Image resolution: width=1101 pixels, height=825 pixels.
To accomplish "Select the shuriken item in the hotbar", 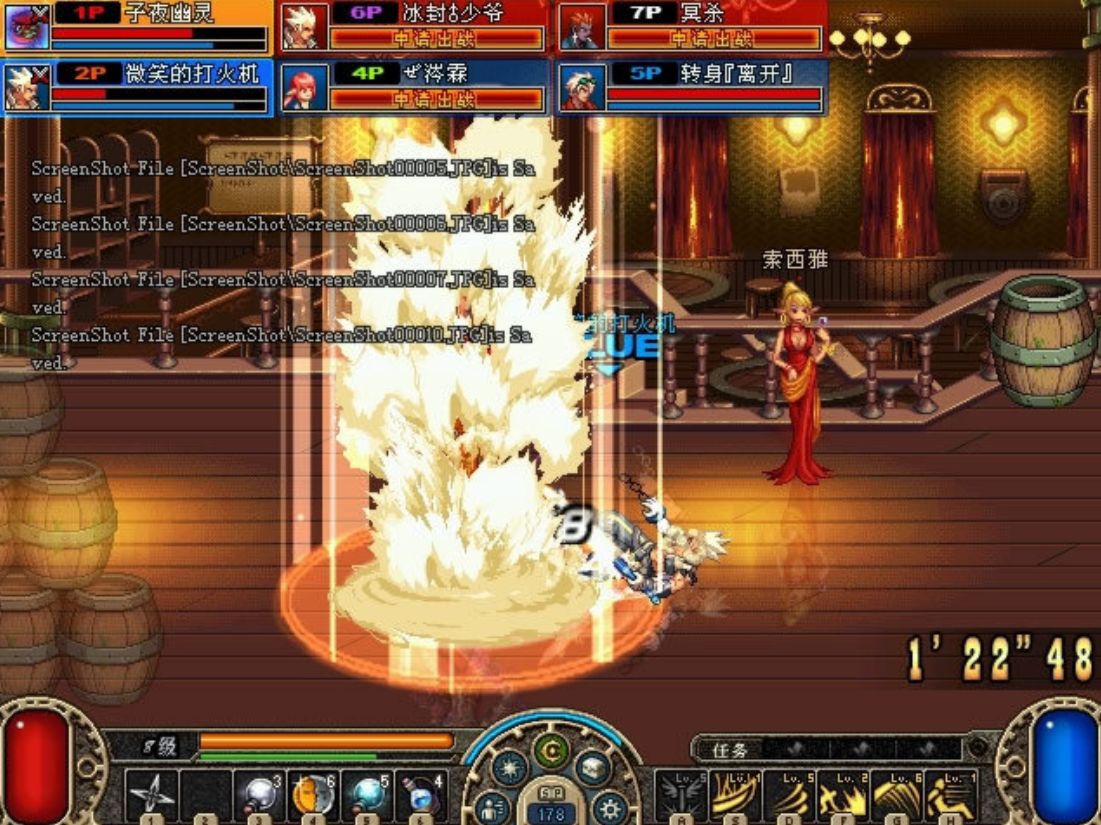I will point(153,795).
